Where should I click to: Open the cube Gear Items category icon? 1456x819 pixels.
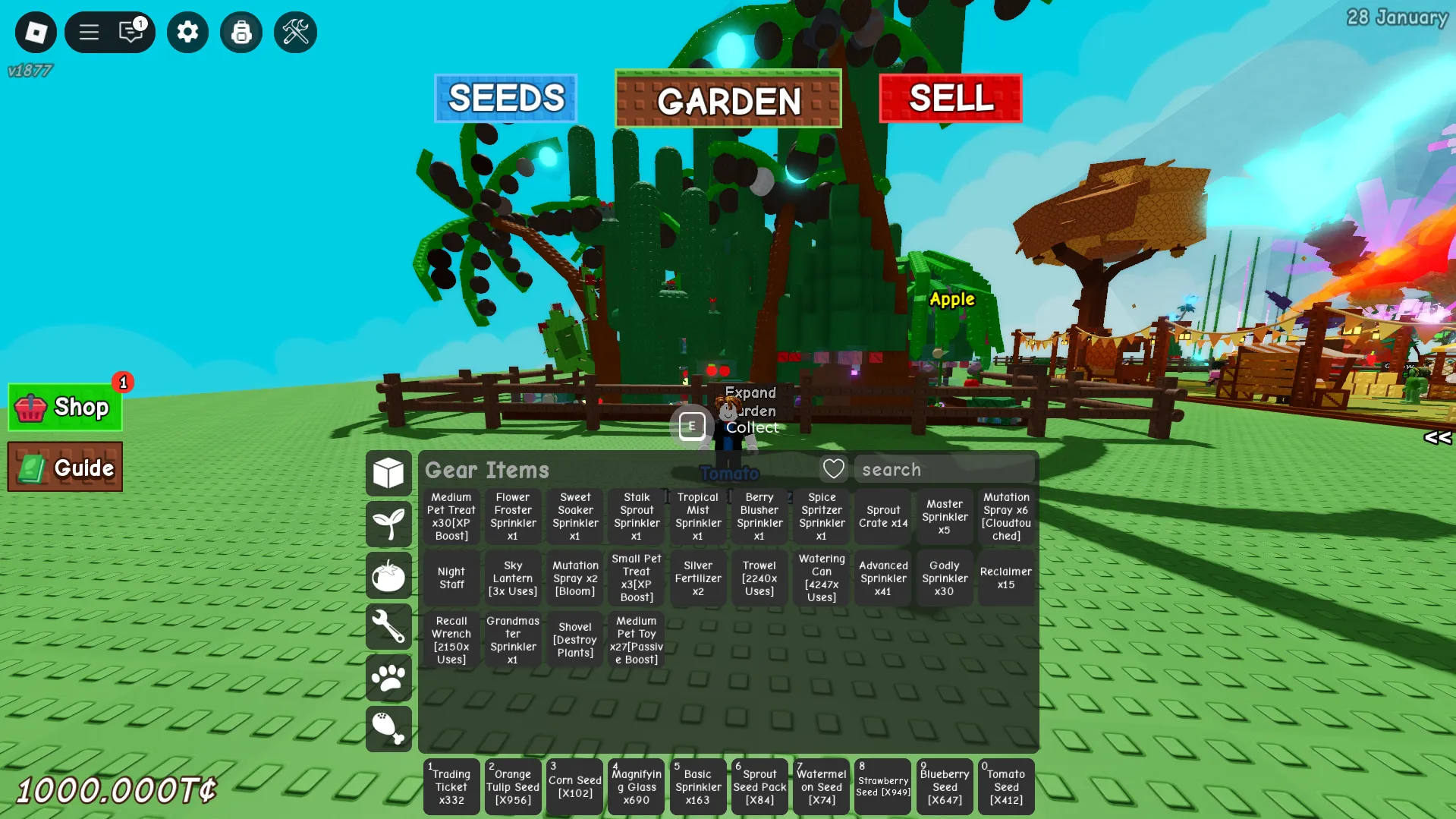[x=388, y=472]
